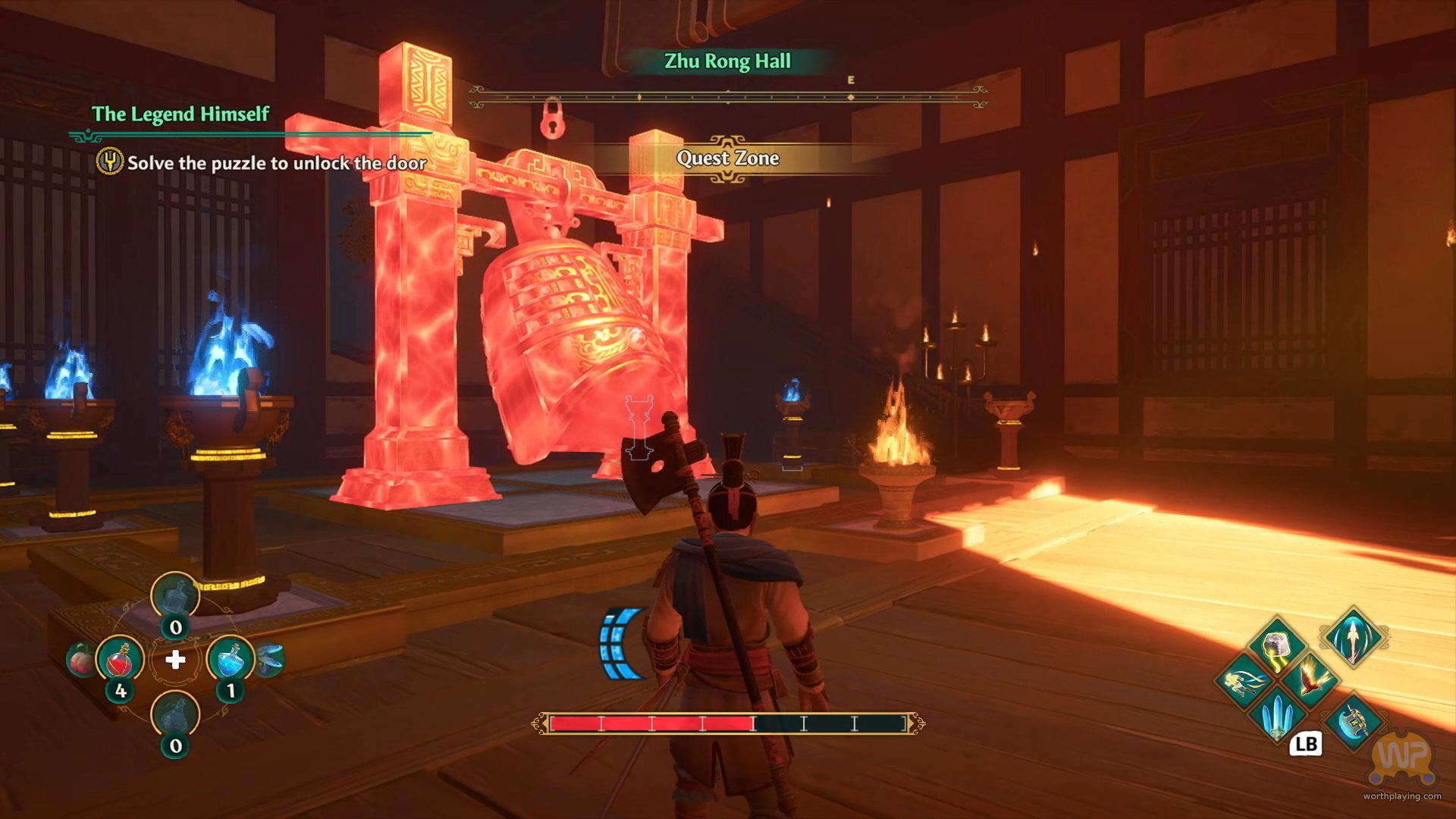This screenshot has width=1456, height=819.
Task: Activate the dashing runner ability
Action: coord(1244,680)
